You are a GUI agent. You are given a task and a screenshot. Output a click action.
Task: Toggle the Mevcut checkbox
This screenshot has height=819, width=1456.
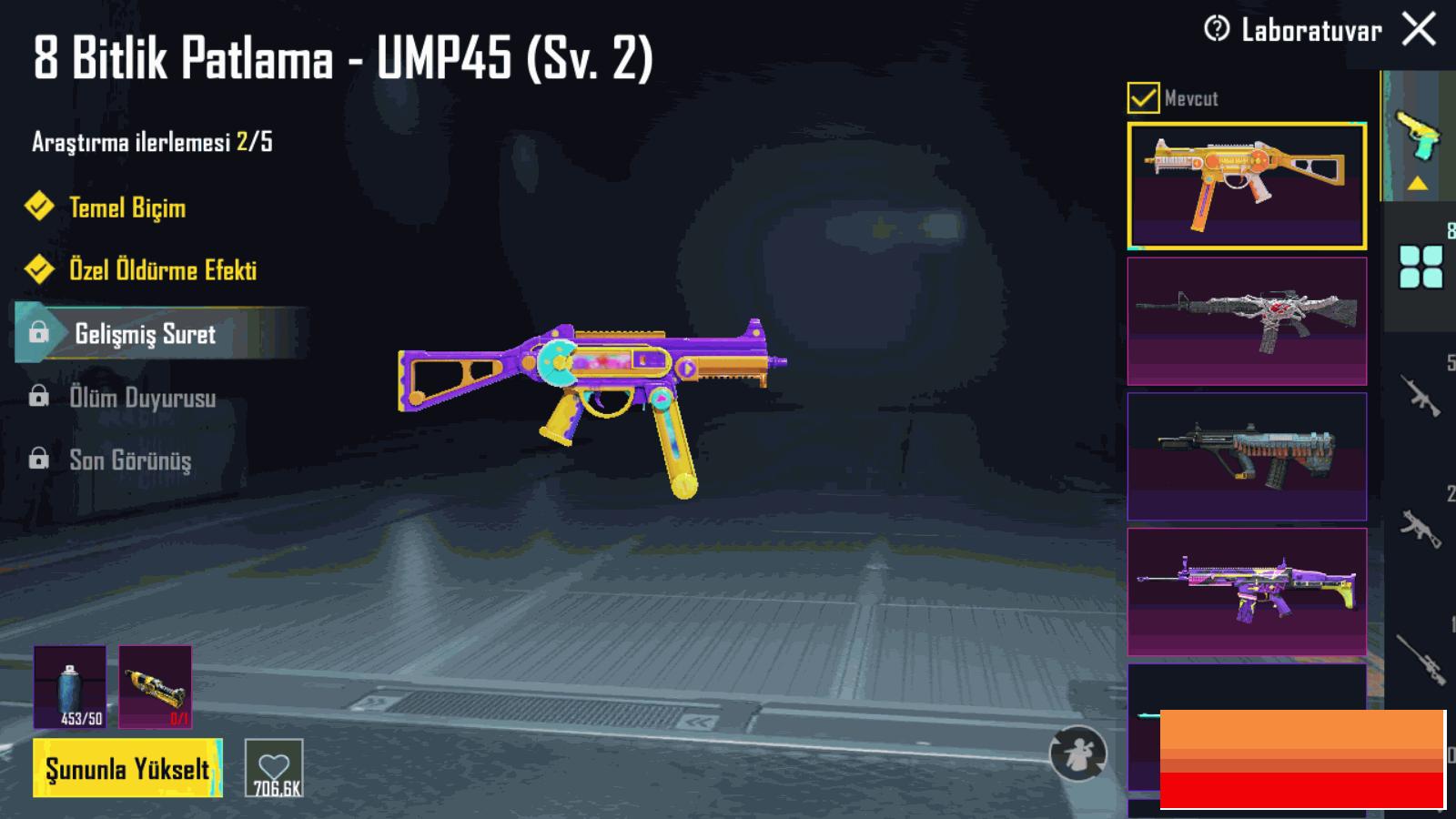point(1143,97)
